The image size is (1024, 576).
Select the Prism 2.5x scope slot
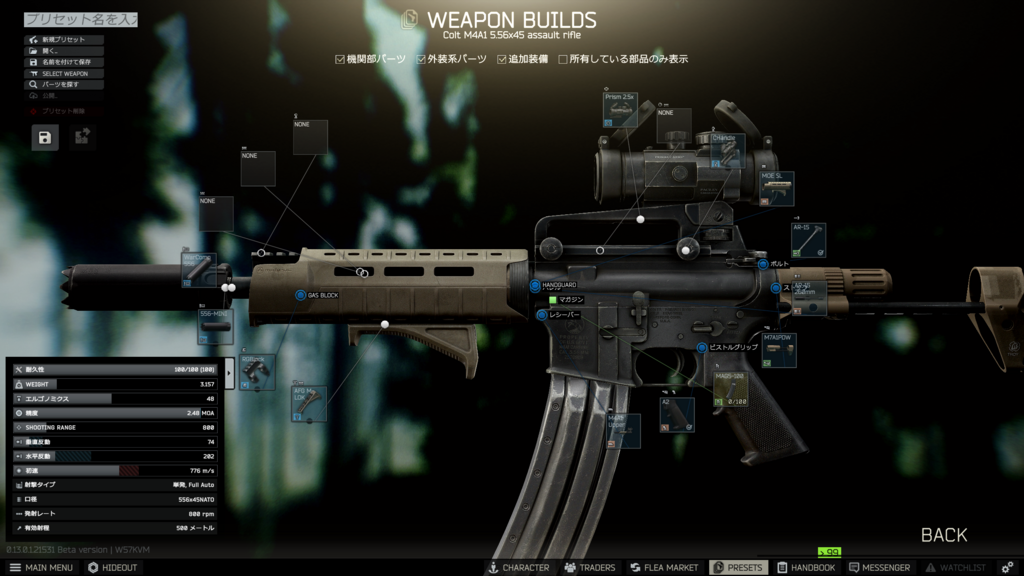coord(620,108)
